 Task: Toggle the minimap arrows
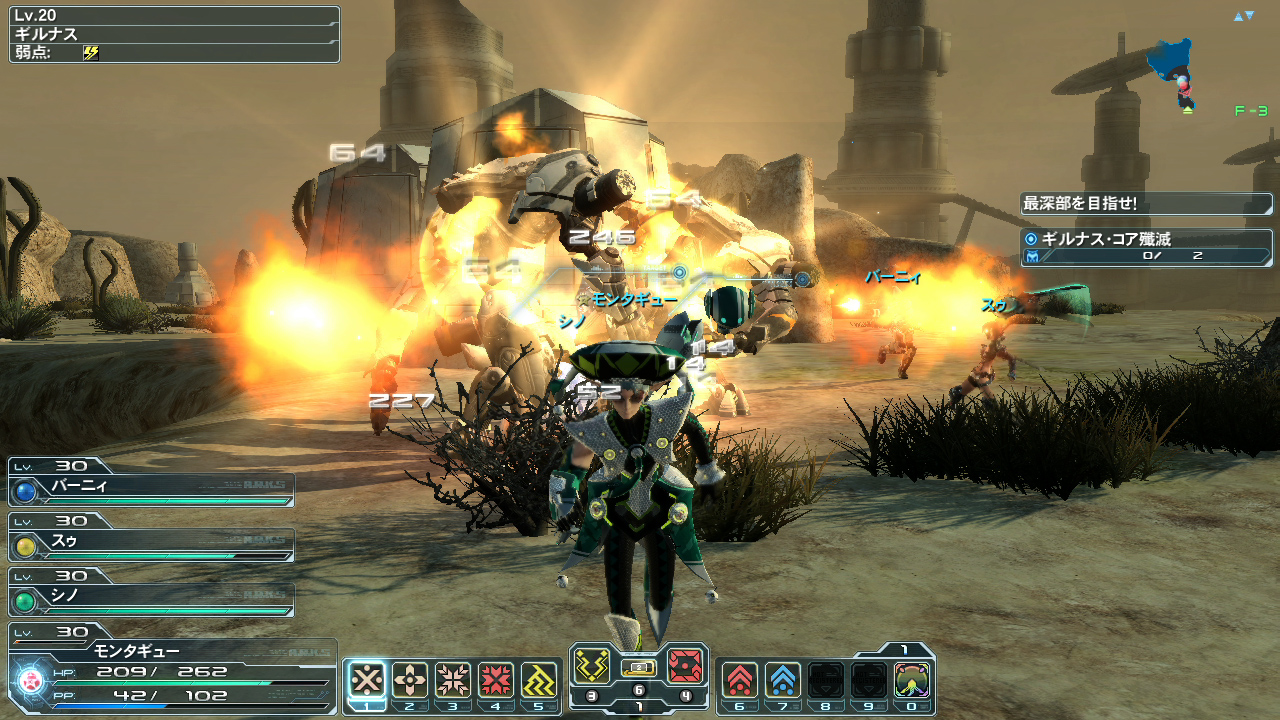tap(1243, 16)
